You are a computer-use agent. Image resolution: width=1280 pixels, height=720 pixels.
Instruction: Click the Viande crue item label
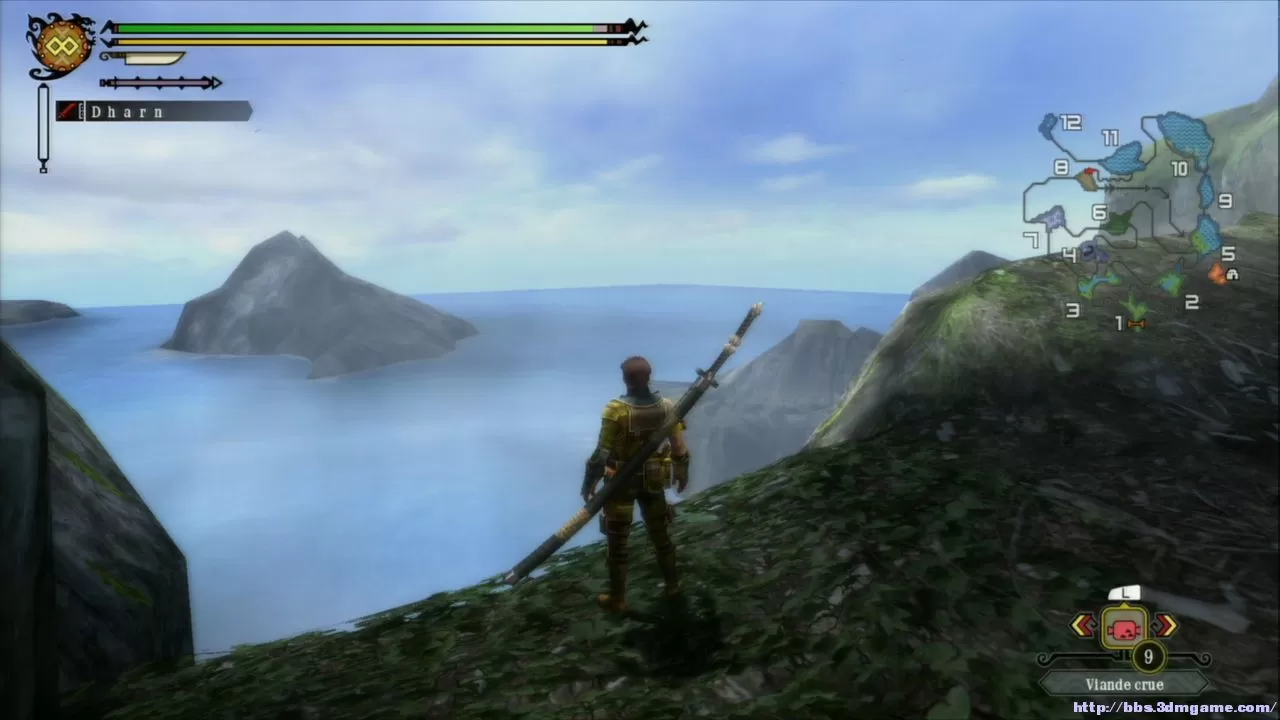(1124, 685)
